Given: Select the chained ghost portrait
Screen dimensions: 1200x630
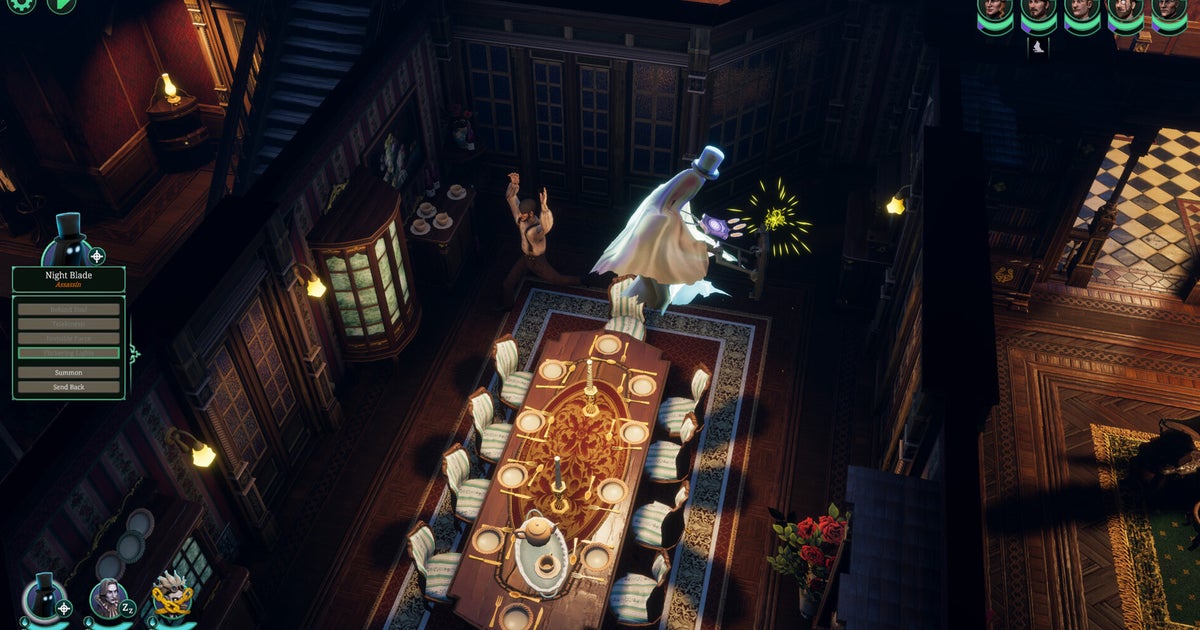Looking at the screenshot, I should tap(172, 598).
